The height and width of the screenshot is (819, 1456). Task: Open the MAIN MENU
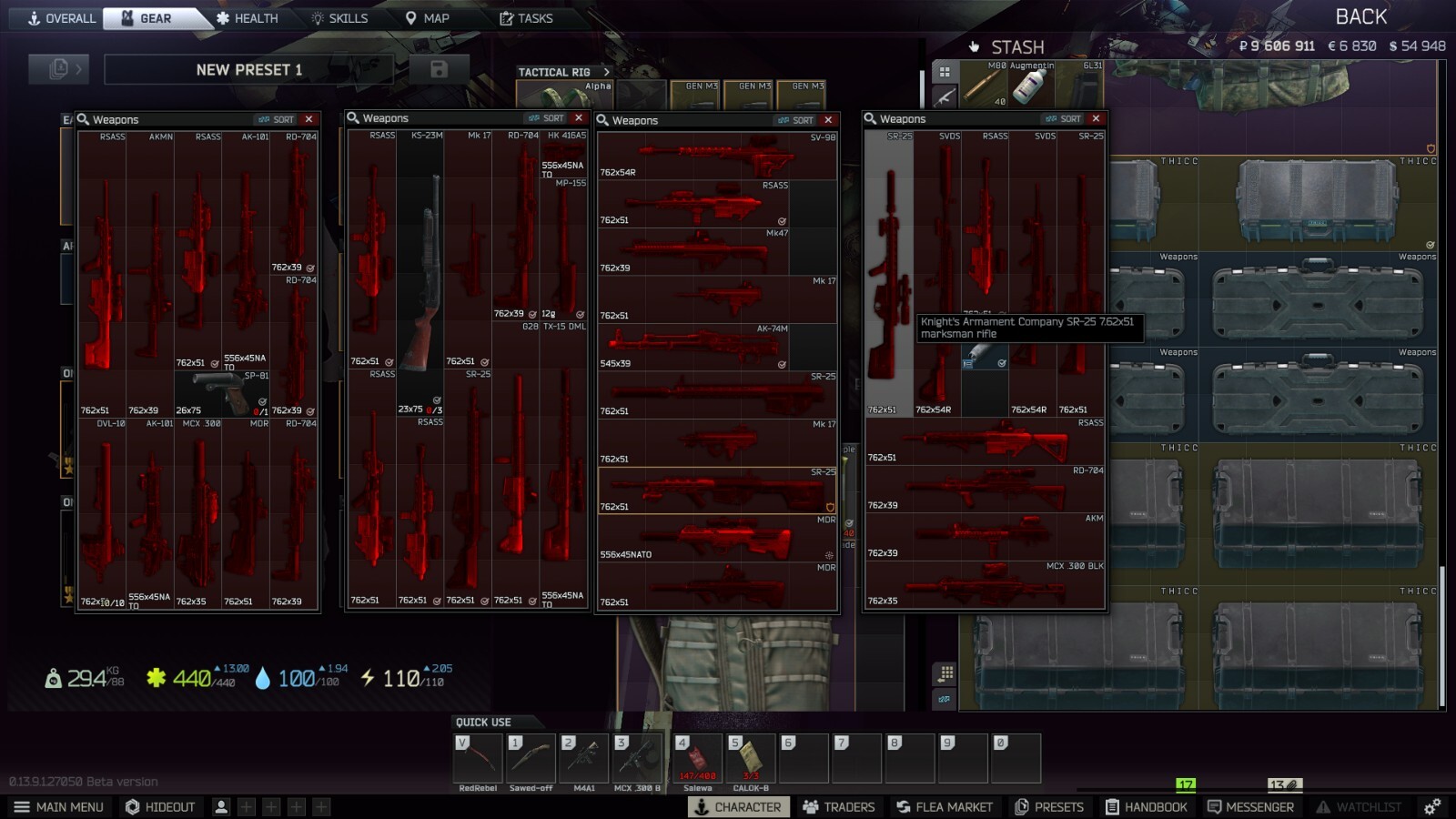coord(58,806)
